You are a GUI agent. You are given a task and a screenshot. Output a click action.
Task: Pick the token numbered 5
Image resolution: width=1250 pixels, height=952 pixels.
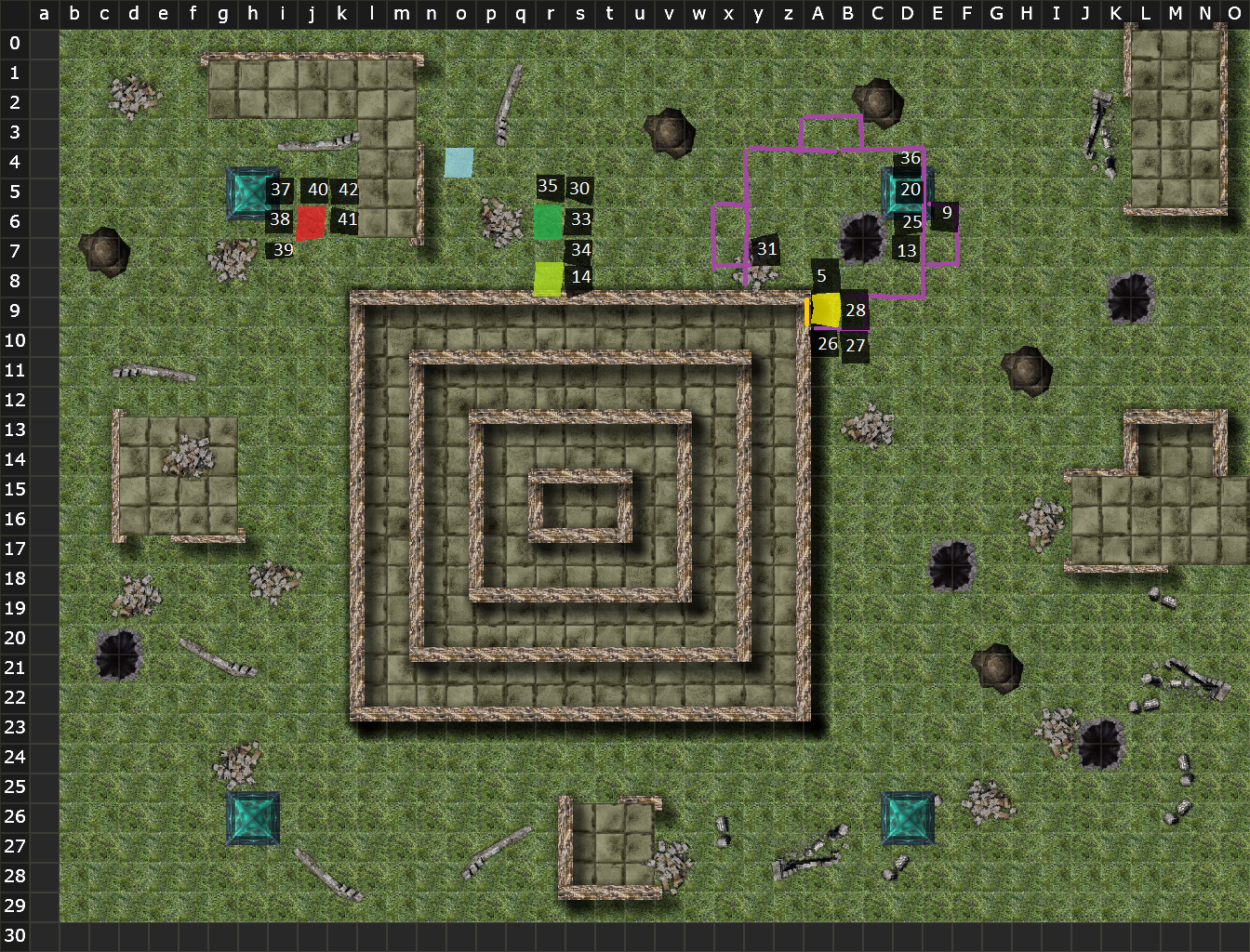[x=822, y=276]
